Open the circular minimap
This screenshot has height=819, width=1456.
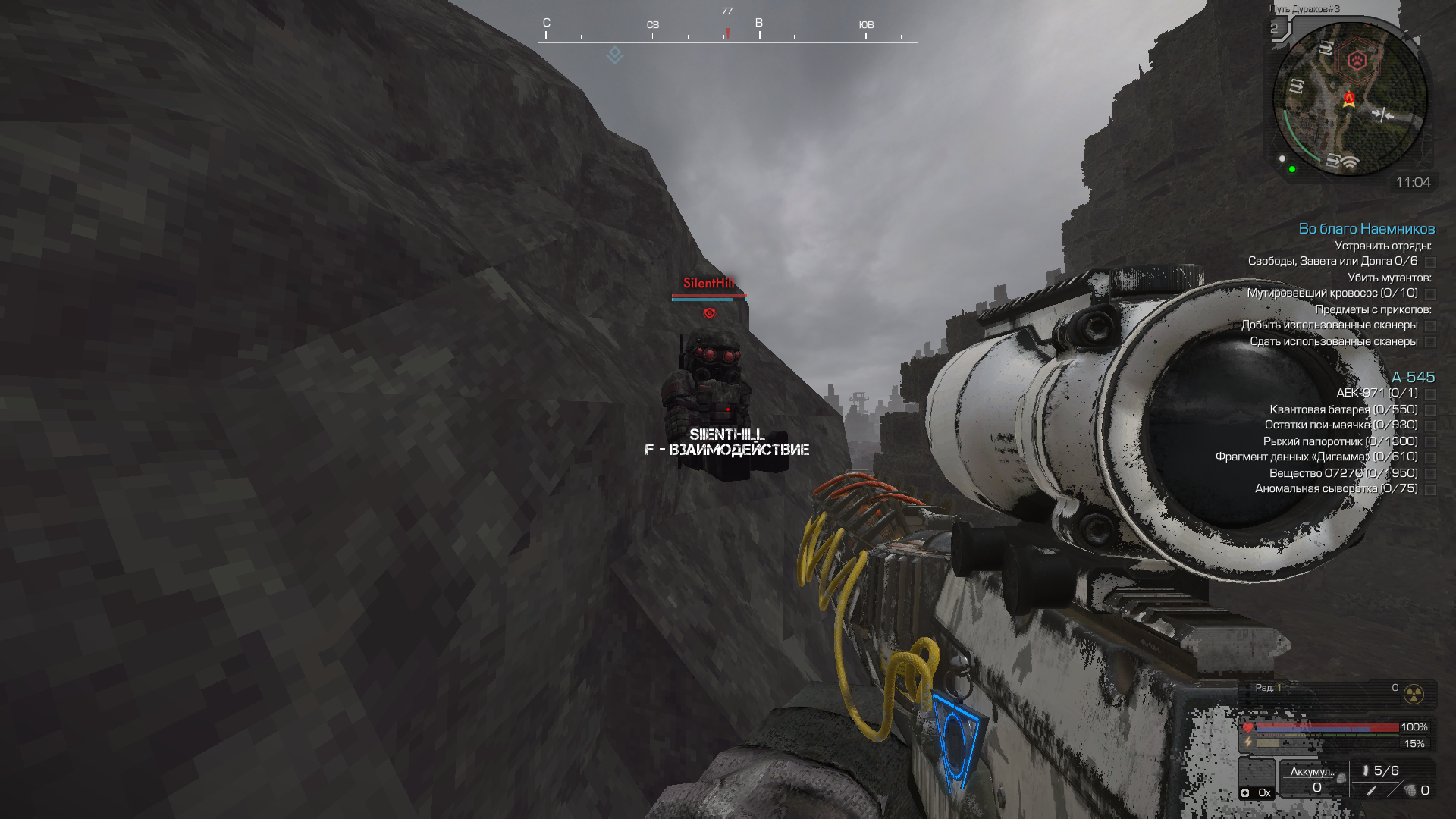point(1350,99)
